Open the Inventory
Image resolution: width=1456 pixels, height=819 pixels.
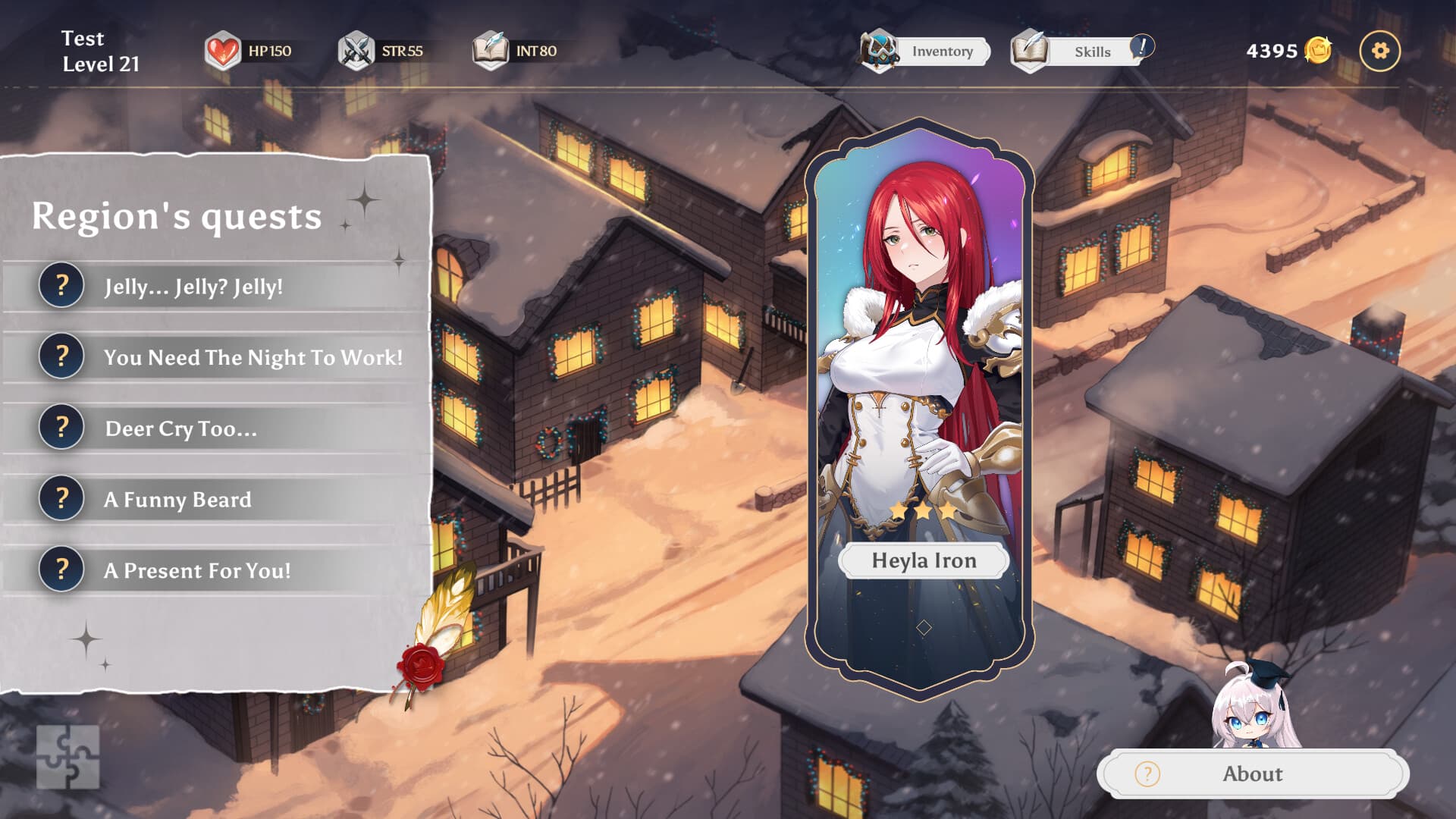click(925, 51)
